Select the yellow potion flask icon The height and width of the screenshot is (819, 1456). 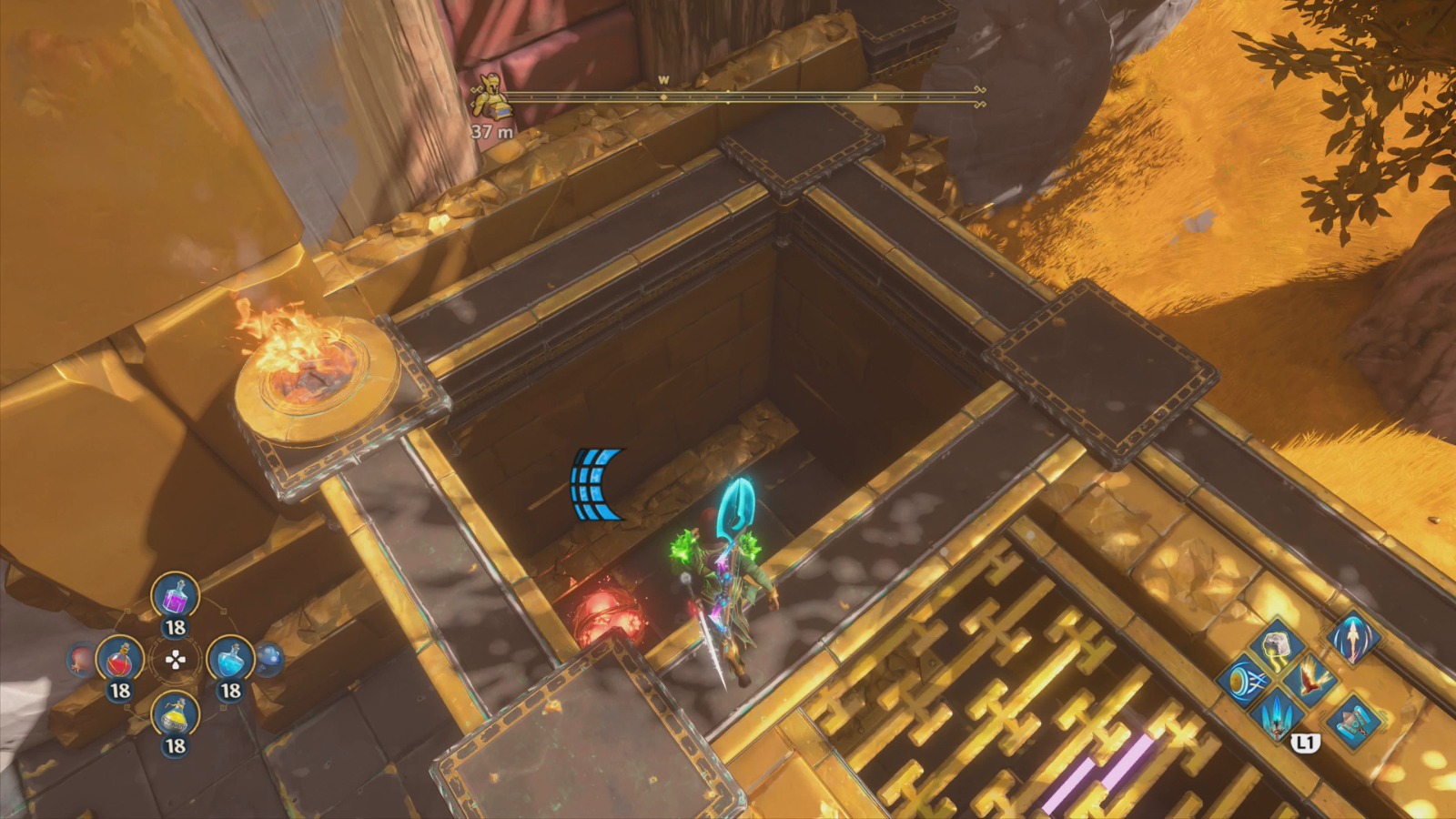(175, 716)
